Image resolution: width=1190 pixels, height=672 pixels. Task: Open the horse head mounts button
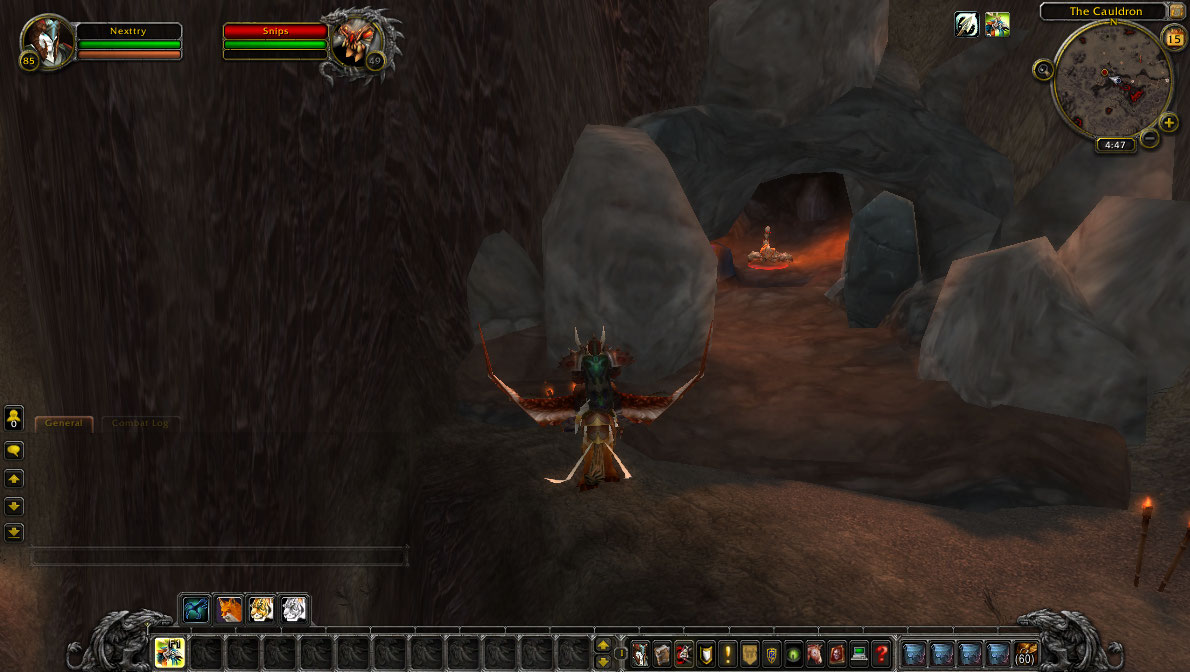pos(815,654)
